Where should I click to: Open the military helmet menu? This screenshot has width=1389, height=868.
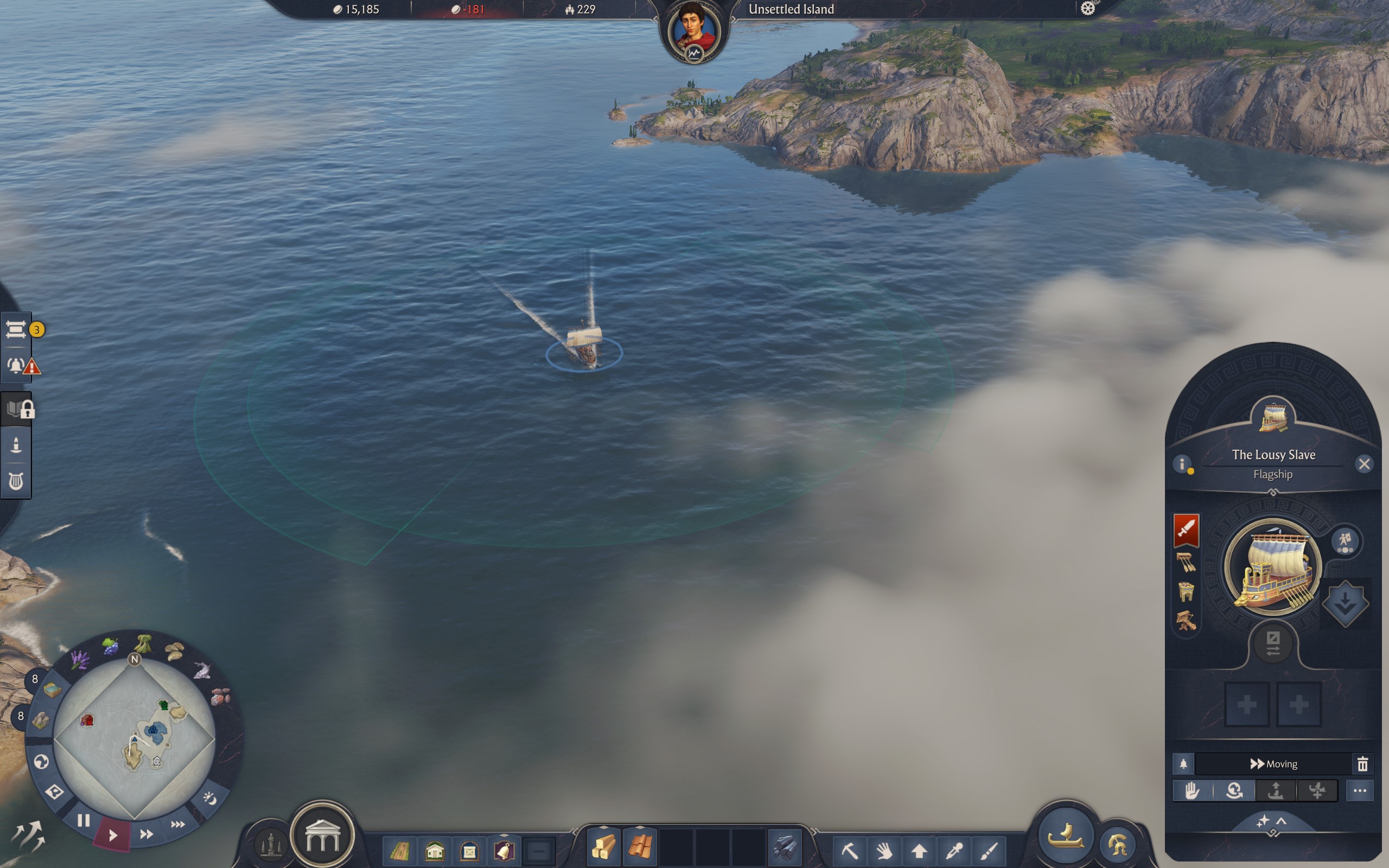click(1117, 844)
